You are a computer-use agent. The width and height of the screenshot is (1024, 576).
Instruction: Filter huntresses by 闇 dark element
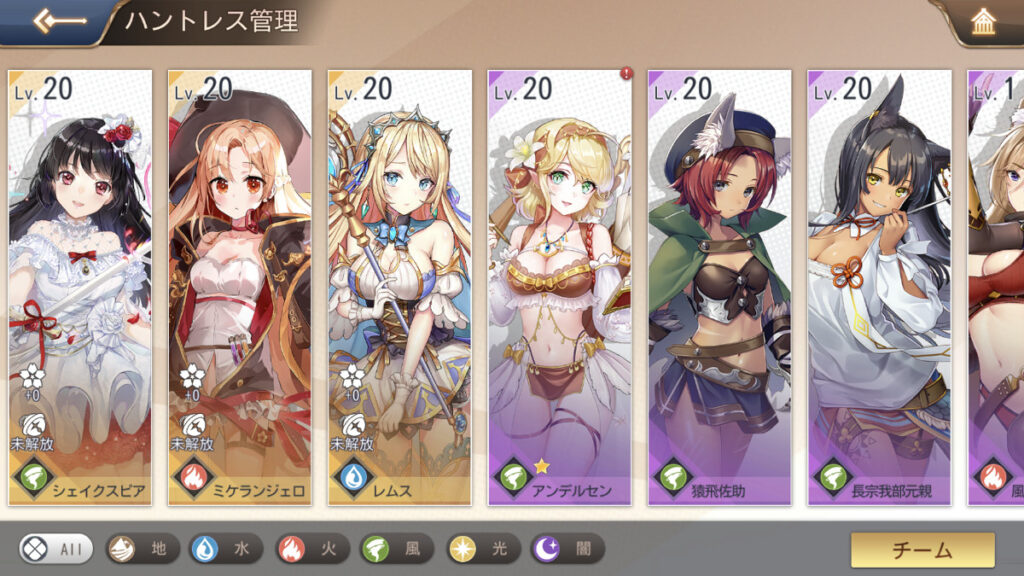[567, 548]
